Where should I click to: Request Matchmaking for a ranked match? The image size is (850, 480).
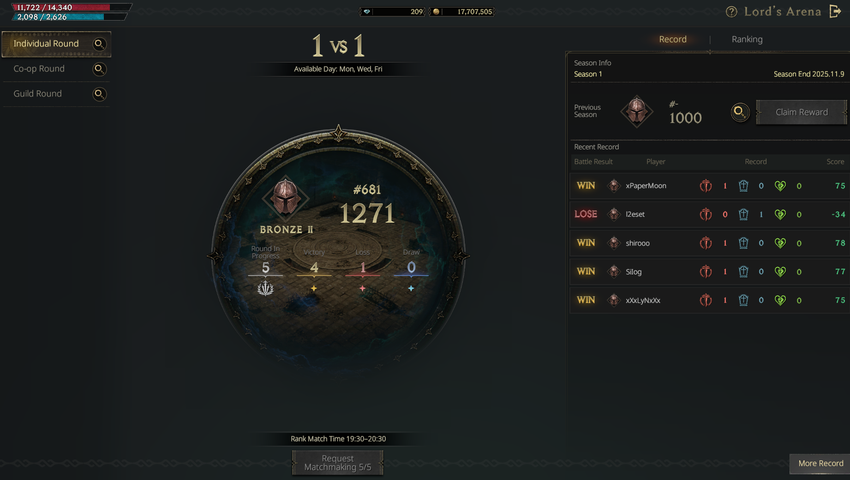337,462
